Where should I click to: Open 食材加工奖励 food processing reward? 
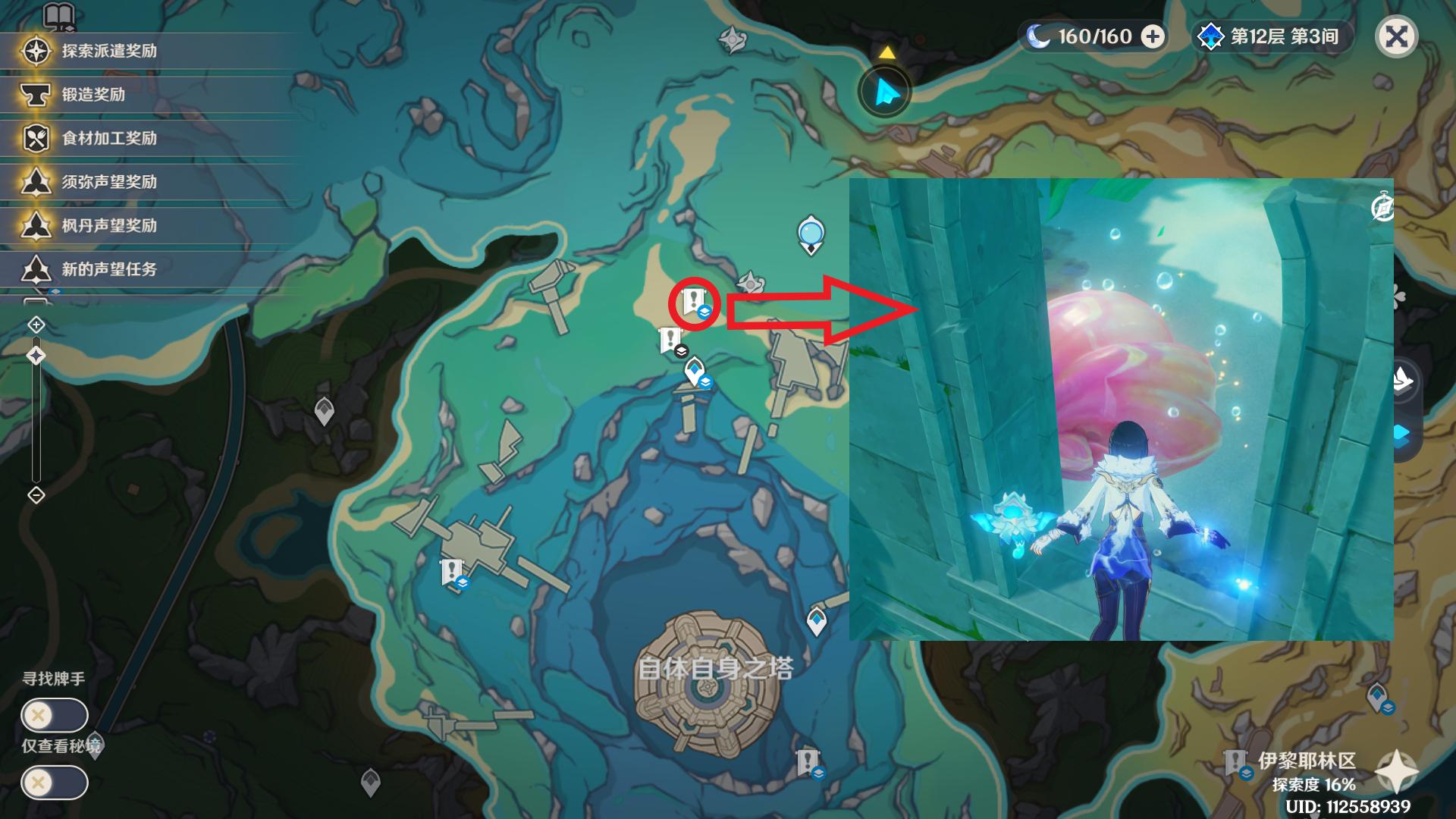pos(108,138)
